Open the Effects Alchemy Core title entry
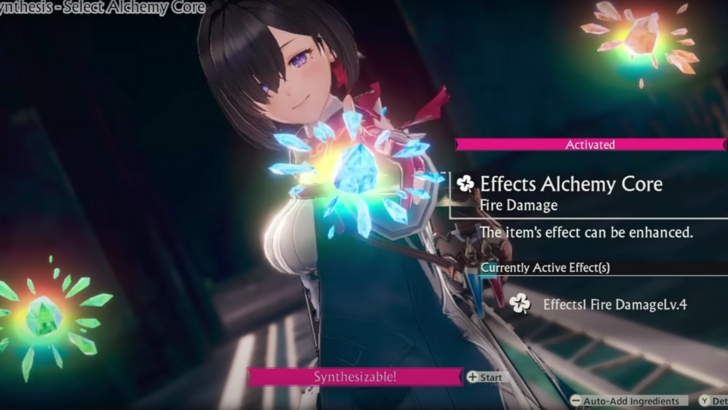728x410 pixels. pyautogui.click(x=558, y=183)
